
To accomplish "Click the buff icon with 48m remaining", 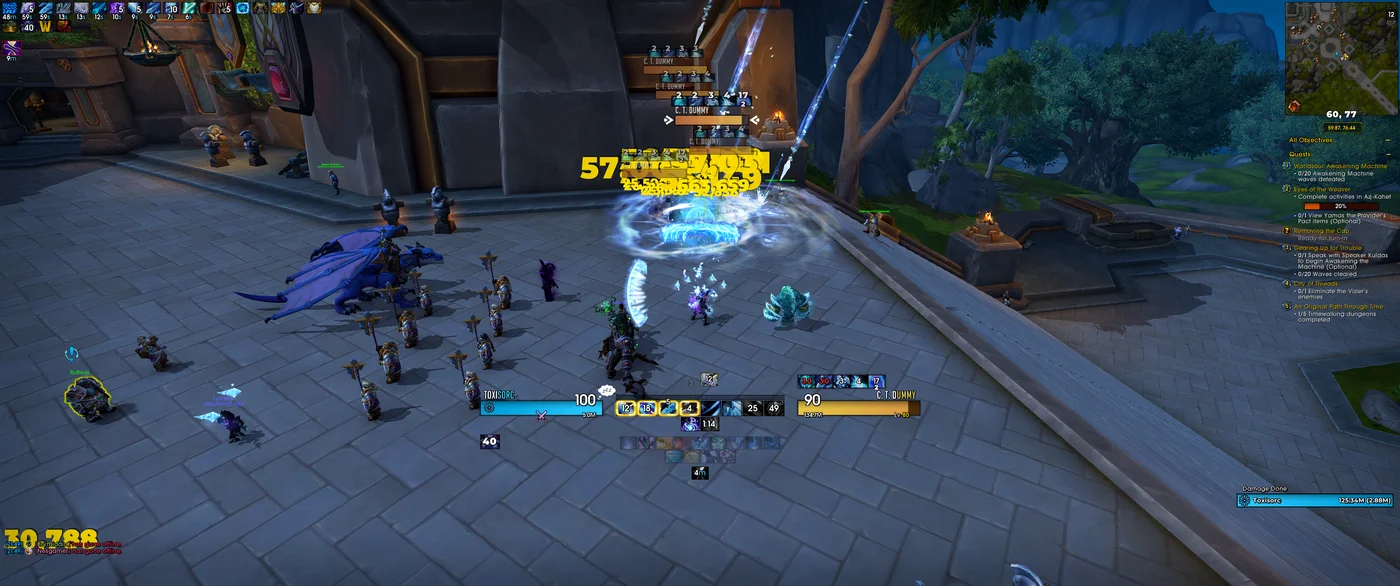I will pos(10,9).
